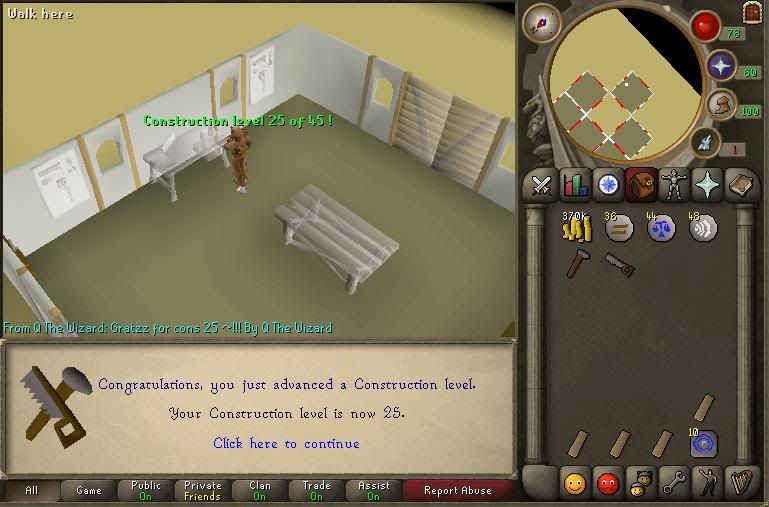Open the combat styles tab
This screenshot has width=769, height=507.
[541, 185]
